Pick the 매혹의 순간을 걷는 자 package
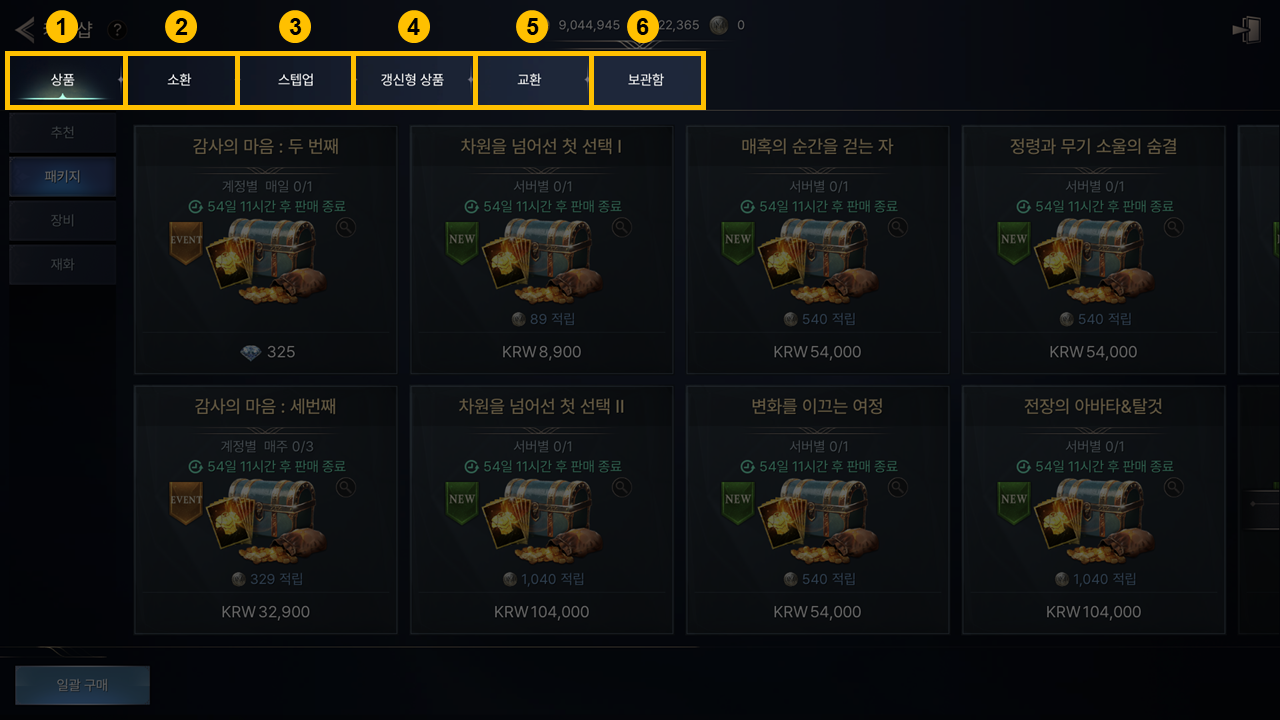The height and width of the screenshot is (720, 1280). pos(817,250)
